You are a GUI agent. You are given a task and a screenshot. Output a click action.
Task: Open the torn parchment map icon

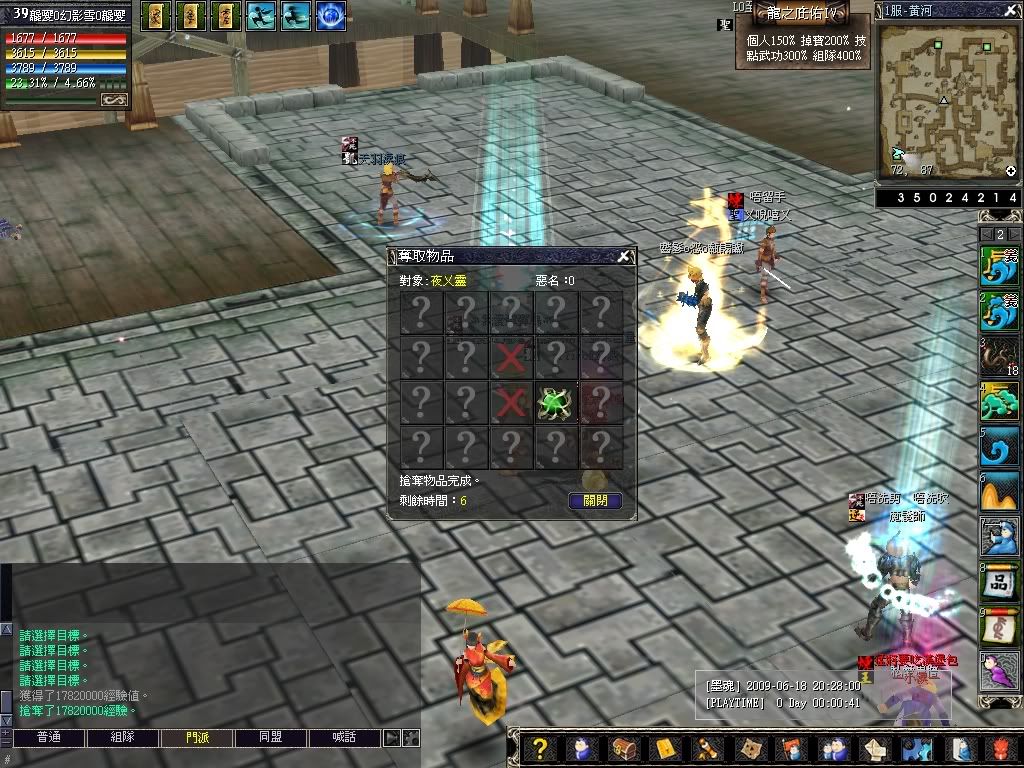(747, 749)
